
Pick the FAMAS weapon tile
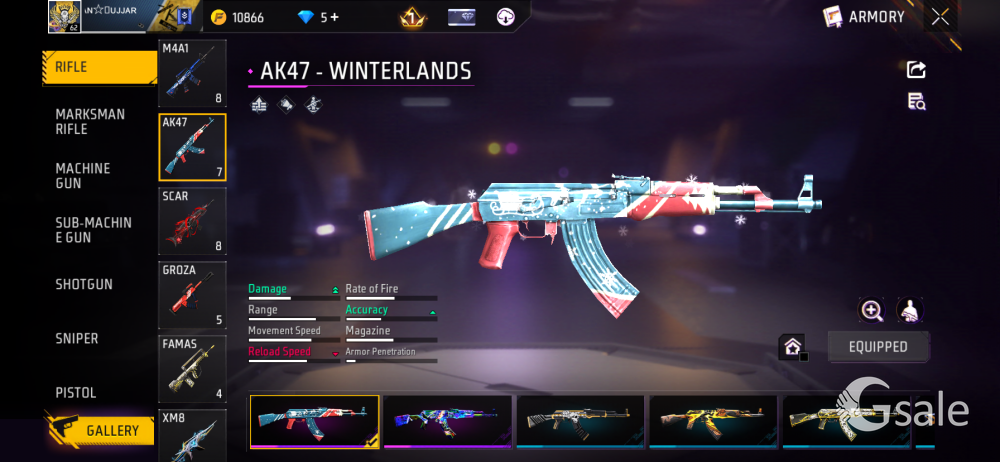(192, 368)
